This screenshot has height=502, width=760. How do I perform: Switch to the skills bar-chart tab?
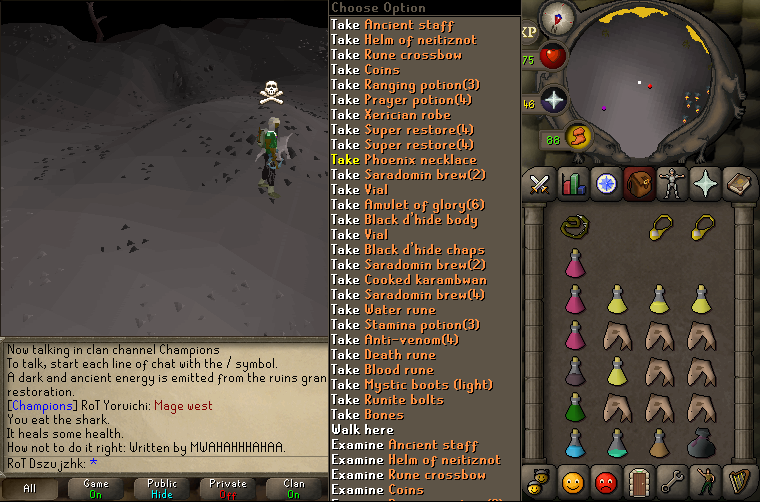point(573,183)
